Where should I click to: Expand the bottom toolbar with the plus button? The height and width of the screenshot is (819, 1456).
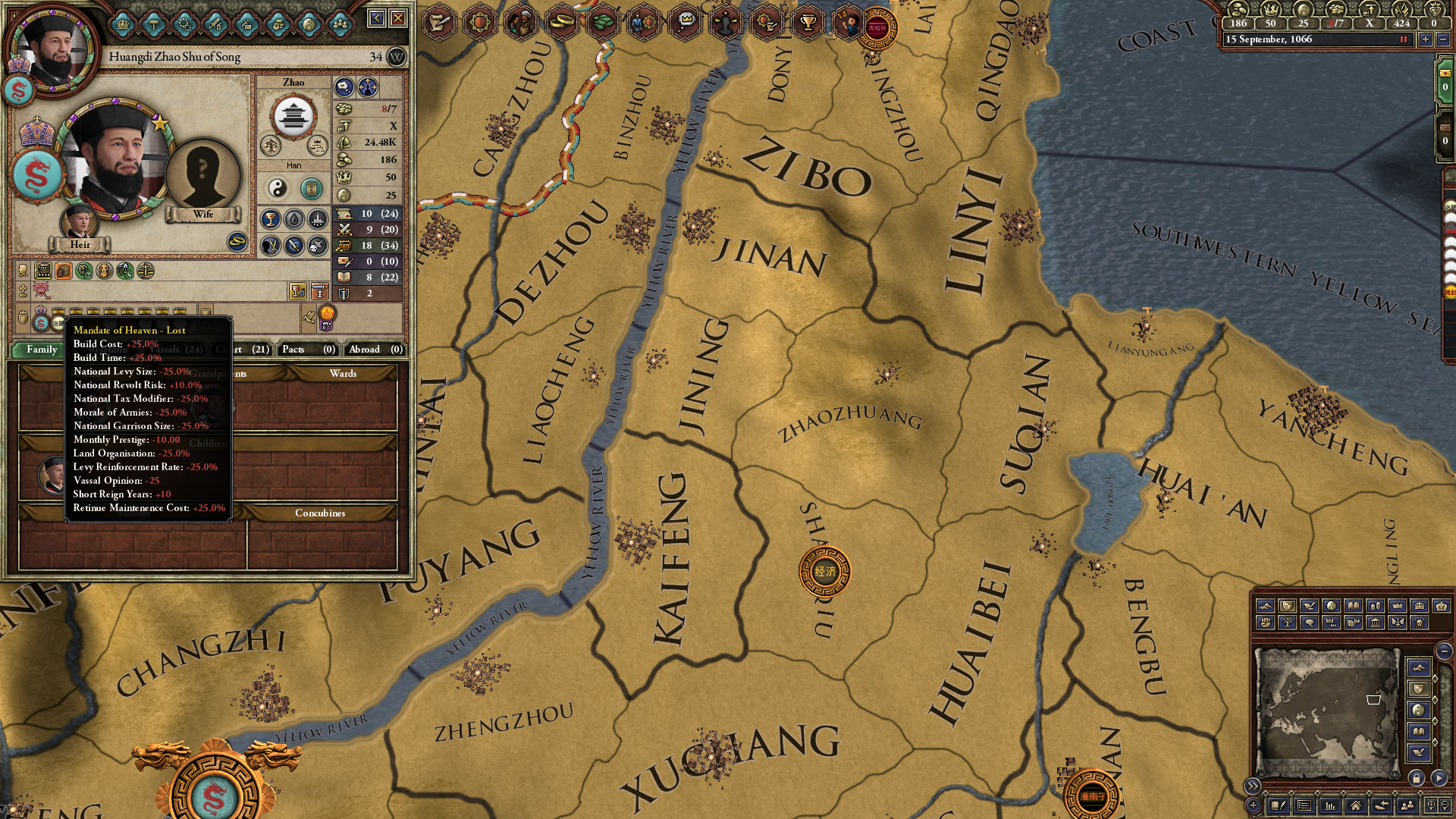tap(1252, 805)
